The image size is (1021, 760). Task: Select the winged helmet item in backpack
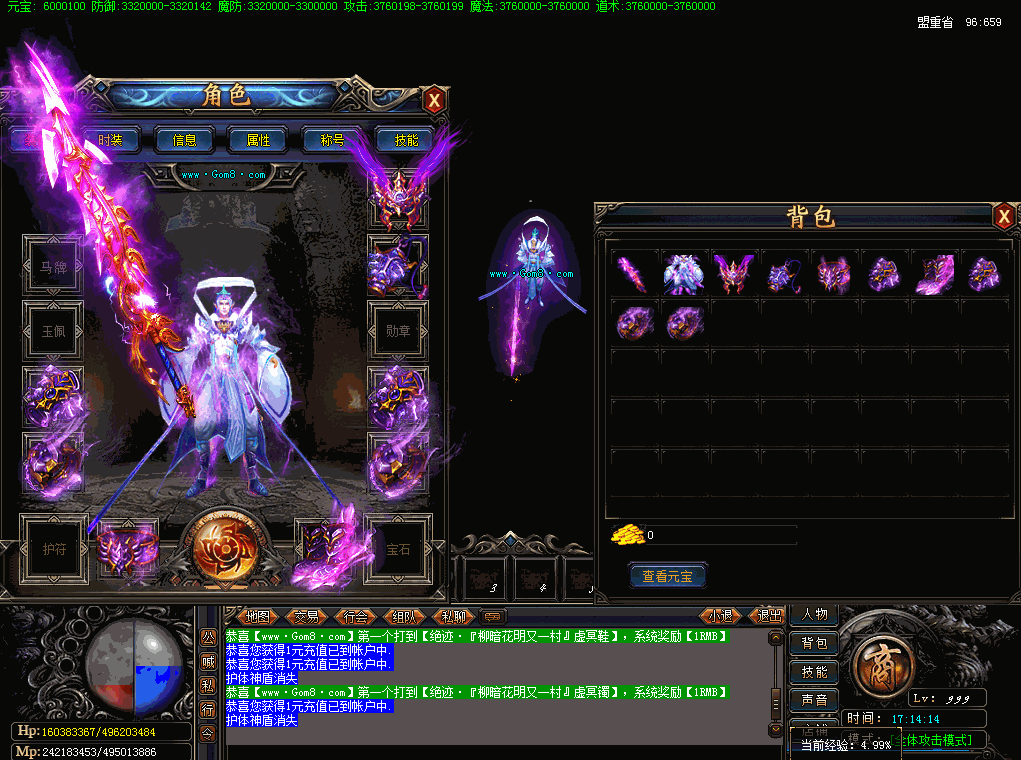point(734,272)
